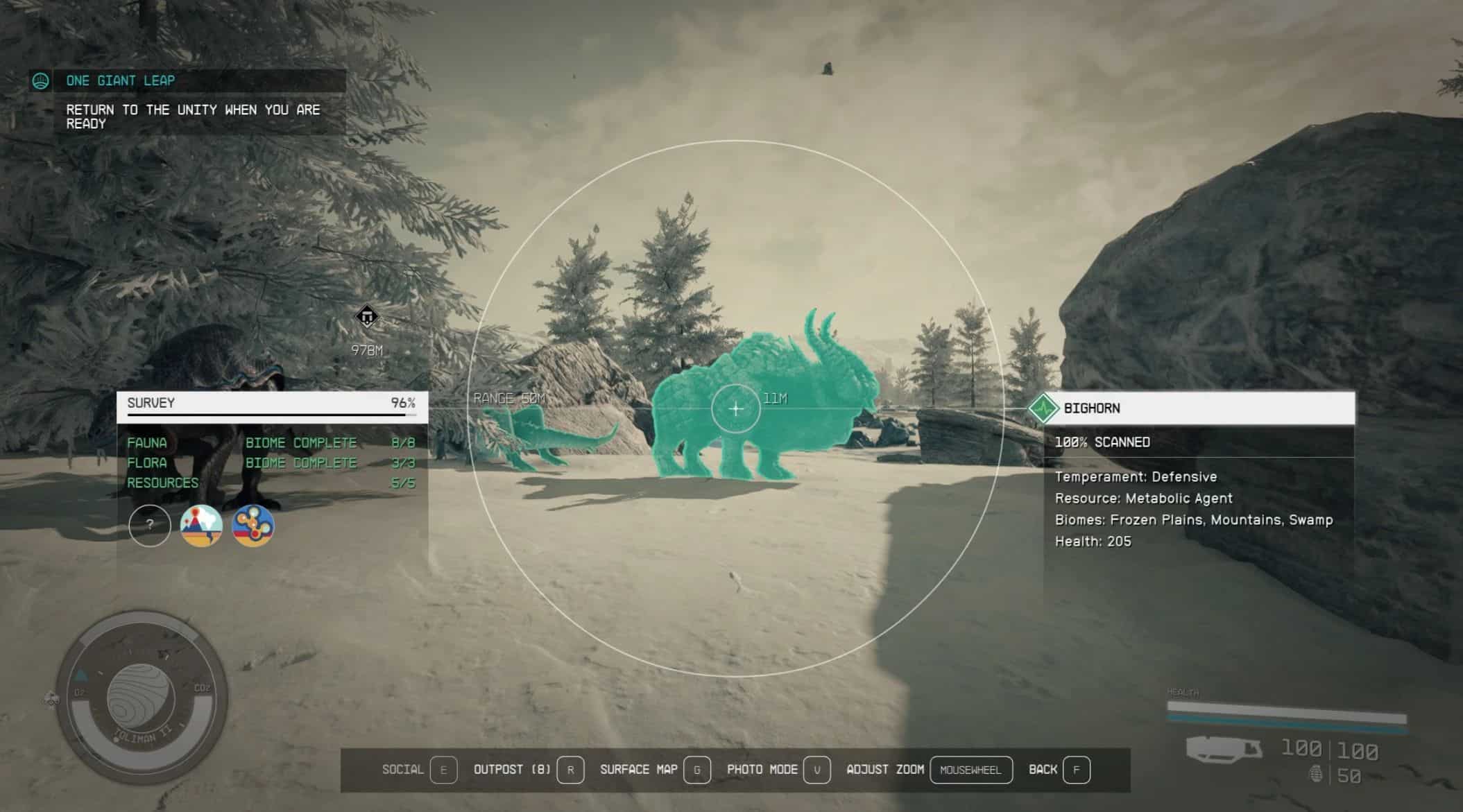
Task: Click the distant 978M landmark marker
Action: pos(366,317)
